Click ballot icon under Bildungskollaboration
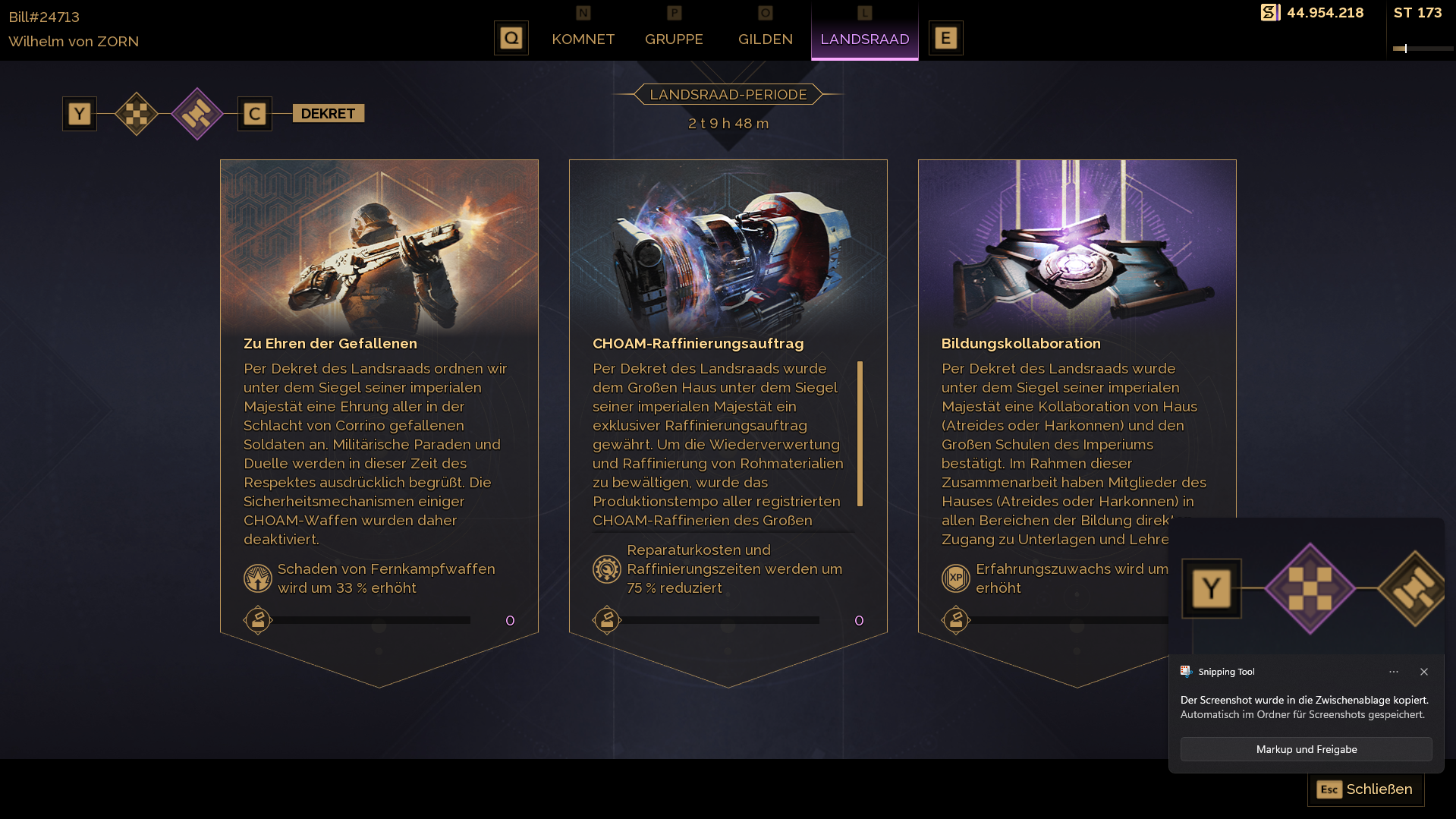 (956, 620)
